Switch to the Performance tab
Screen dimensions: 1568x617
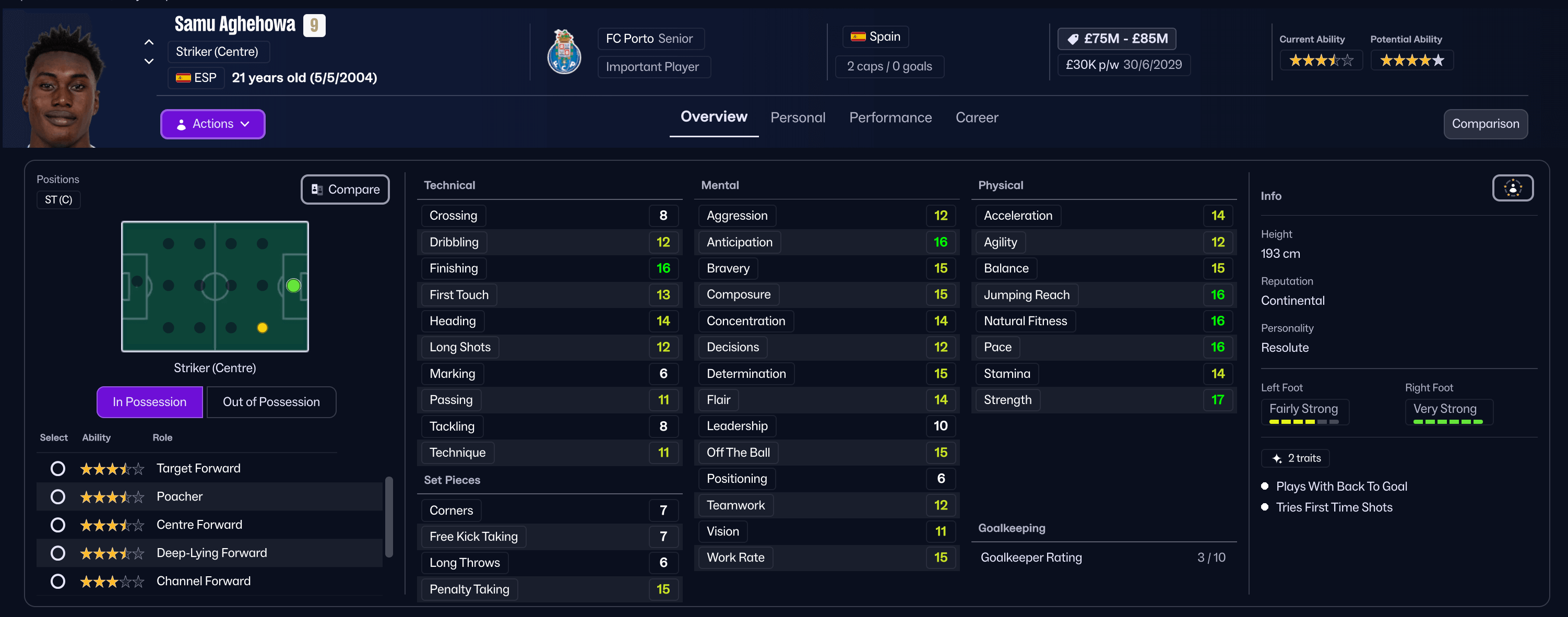point(890,117)
